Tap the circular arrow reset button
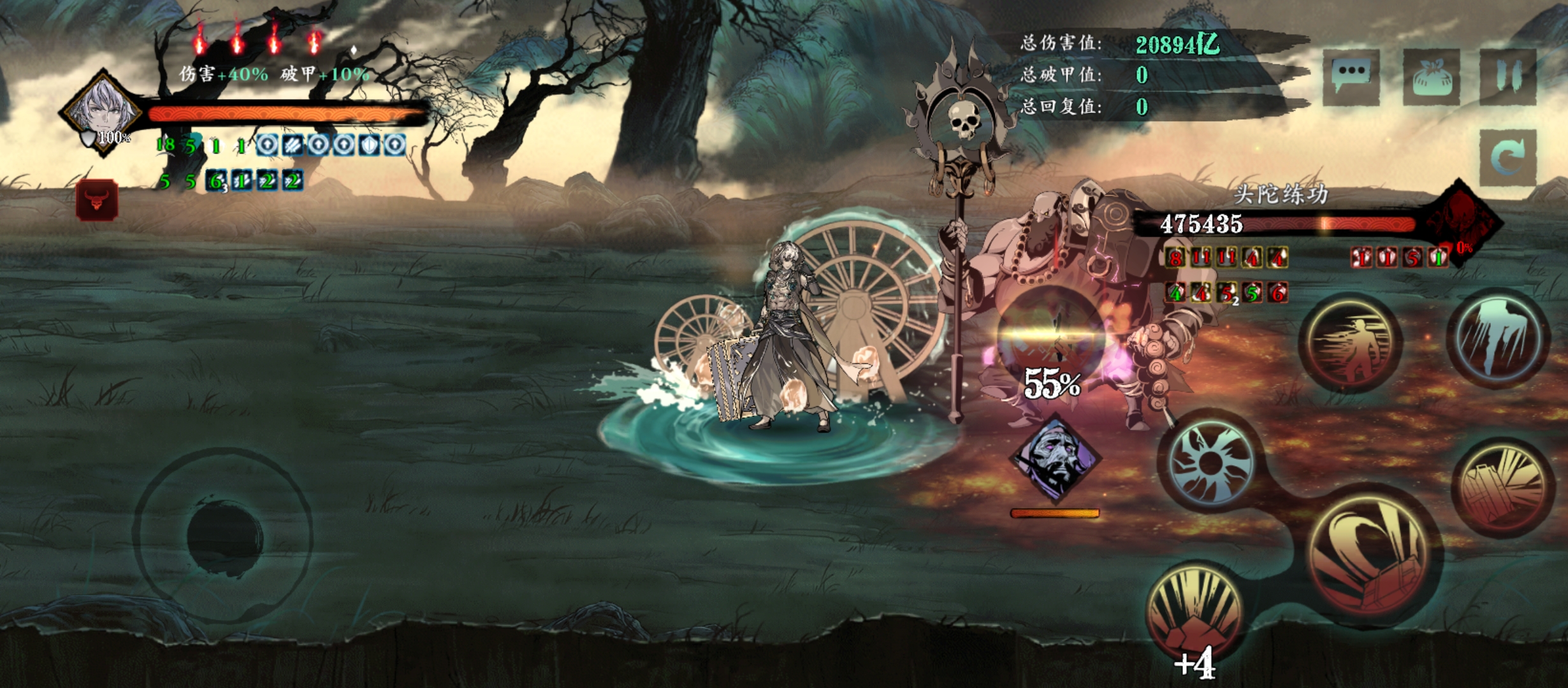This screenshot has width=1568, height=688. tap(1508, 157)
